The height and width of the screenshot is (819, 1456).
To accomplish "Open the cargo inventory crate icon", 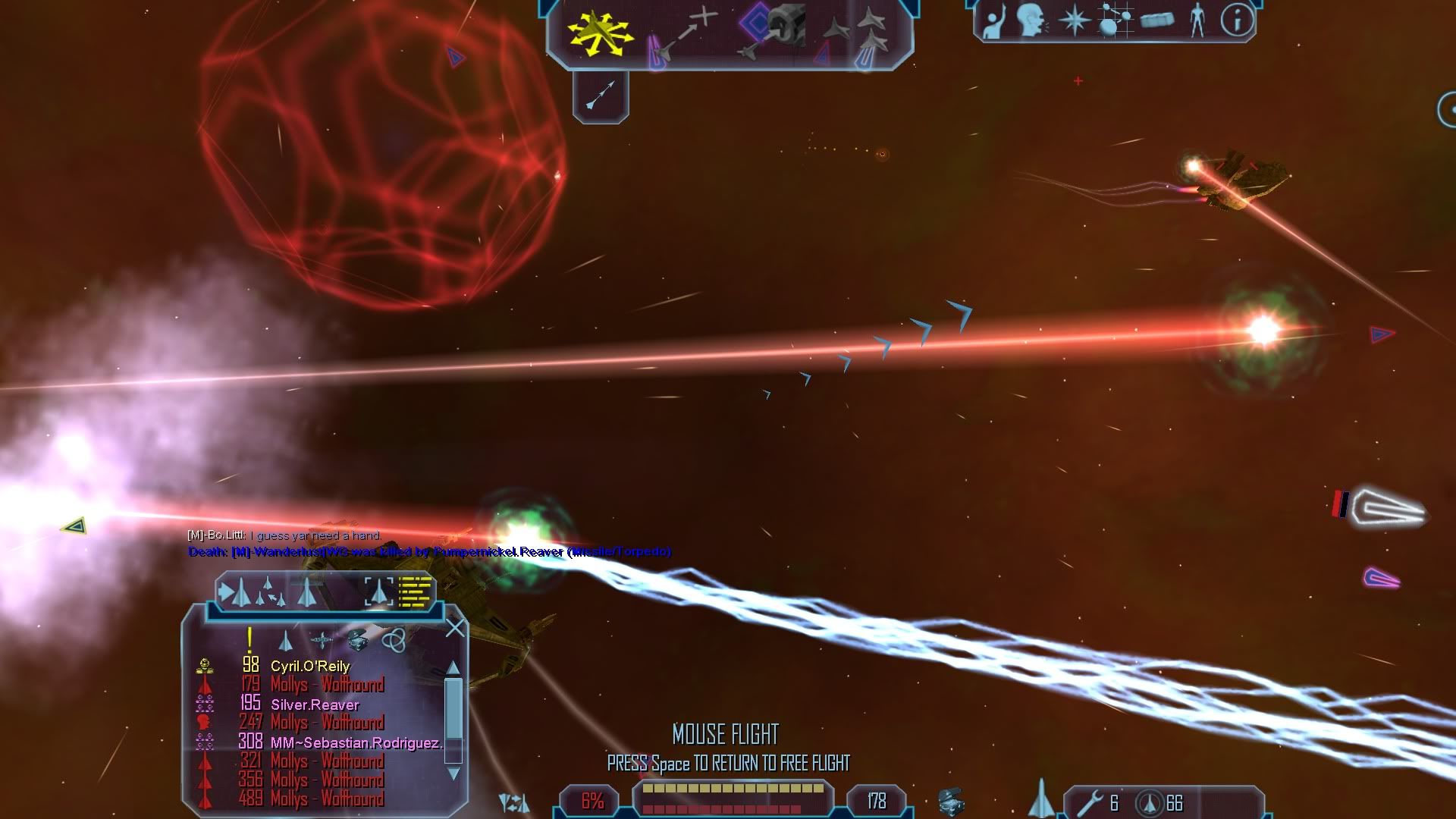I will [1156, 20].
